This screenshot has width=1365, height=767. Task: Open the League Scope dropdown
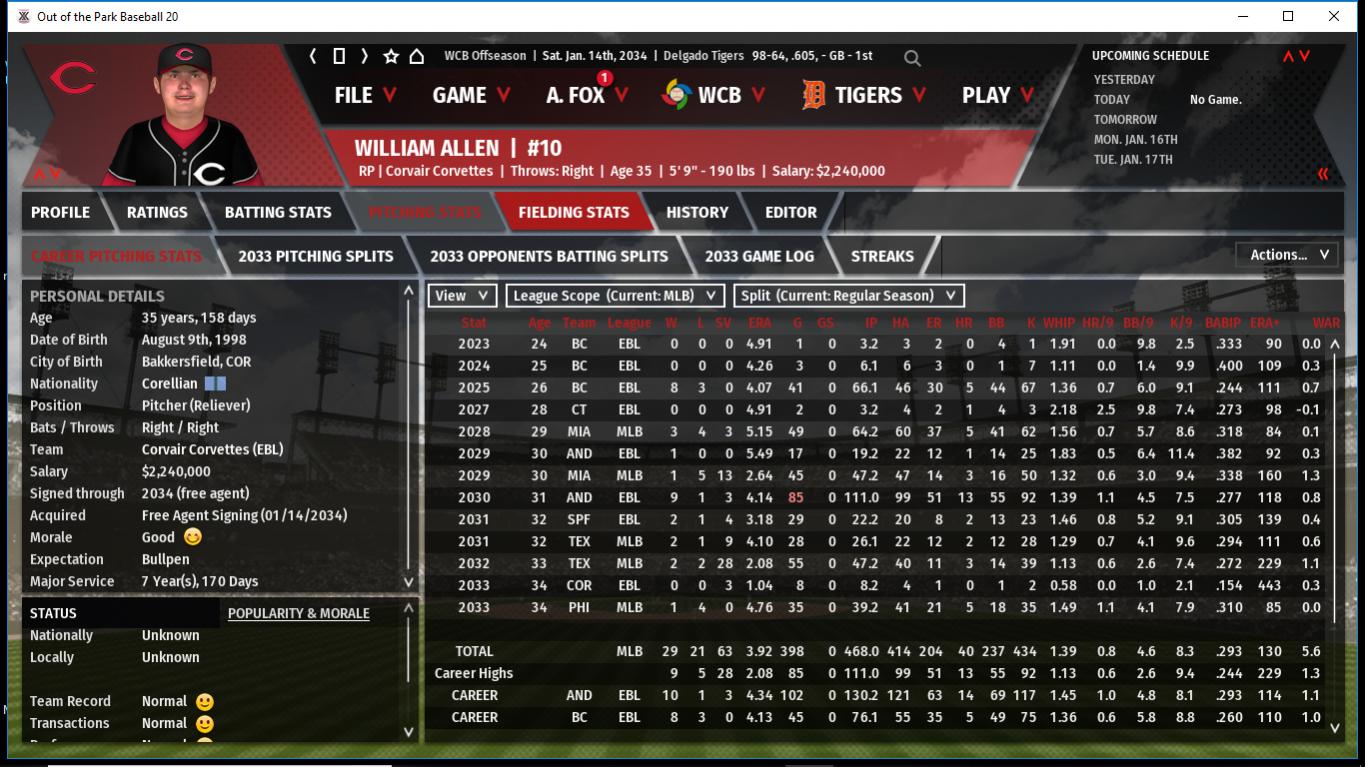pyautogui.click(x=615, y=296)
